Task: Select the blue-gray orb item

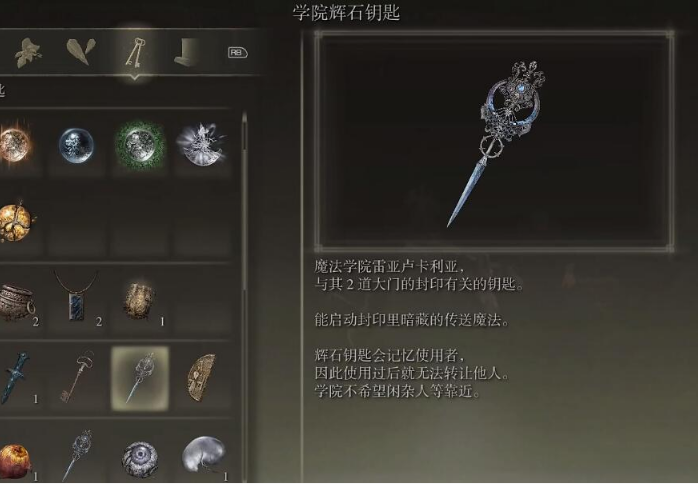Action: (x=76, y=145)
